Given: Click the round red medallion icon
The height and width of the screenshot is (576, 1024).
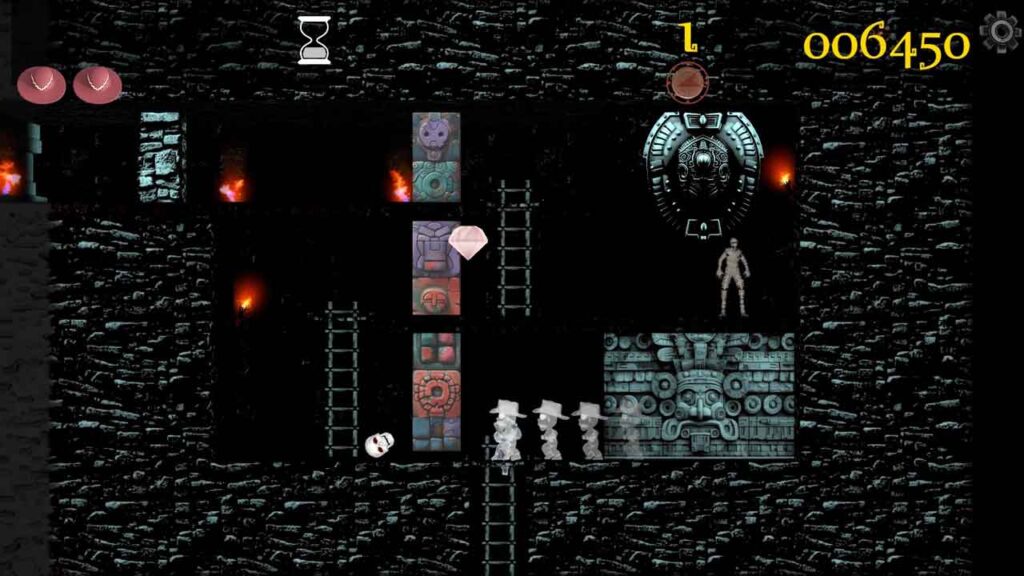Looking at the screenshot, I should click(x=686, y=80).
